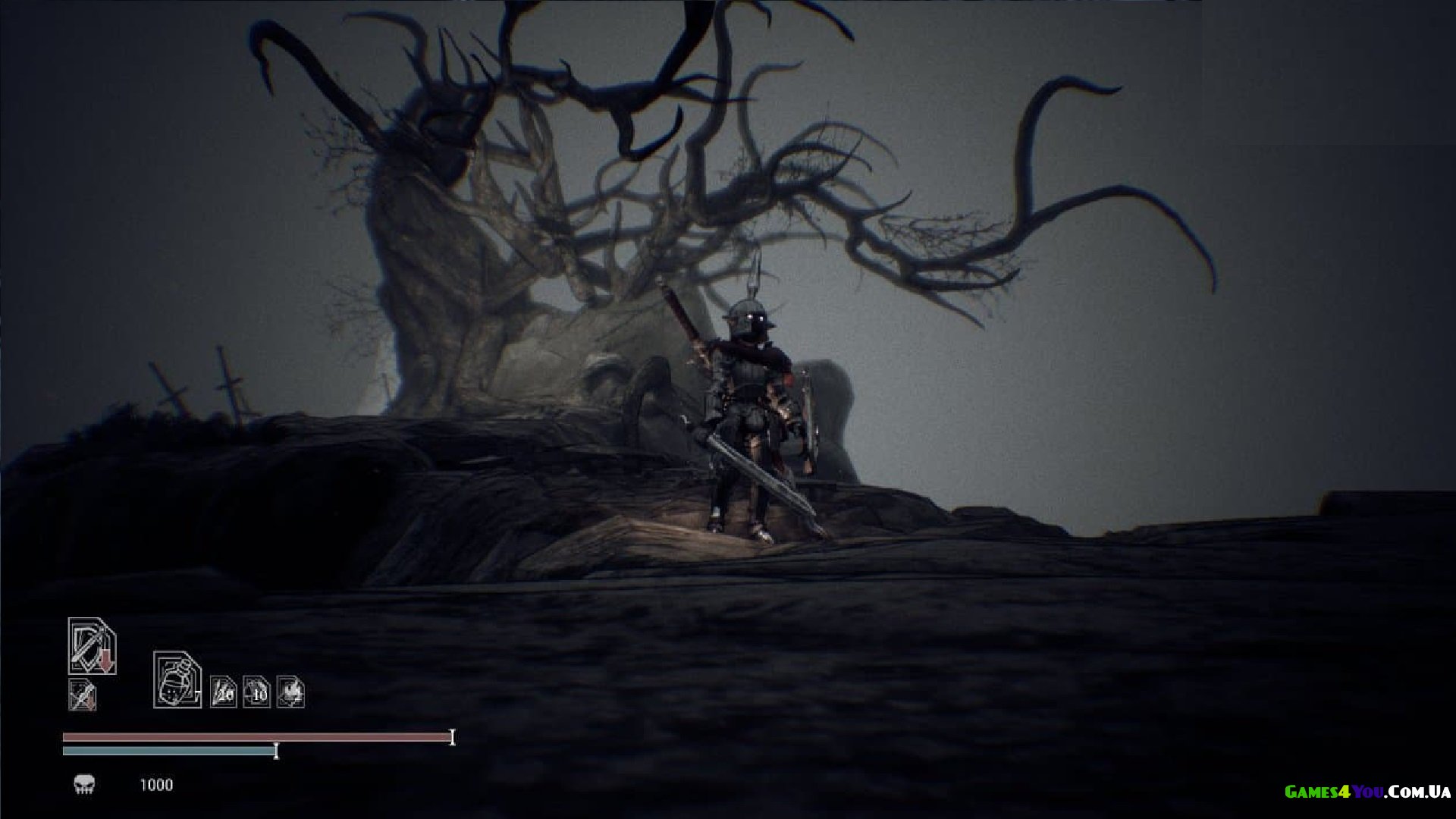
Task: Select the consumable slot showing count 10
Action: click(256, 692)
